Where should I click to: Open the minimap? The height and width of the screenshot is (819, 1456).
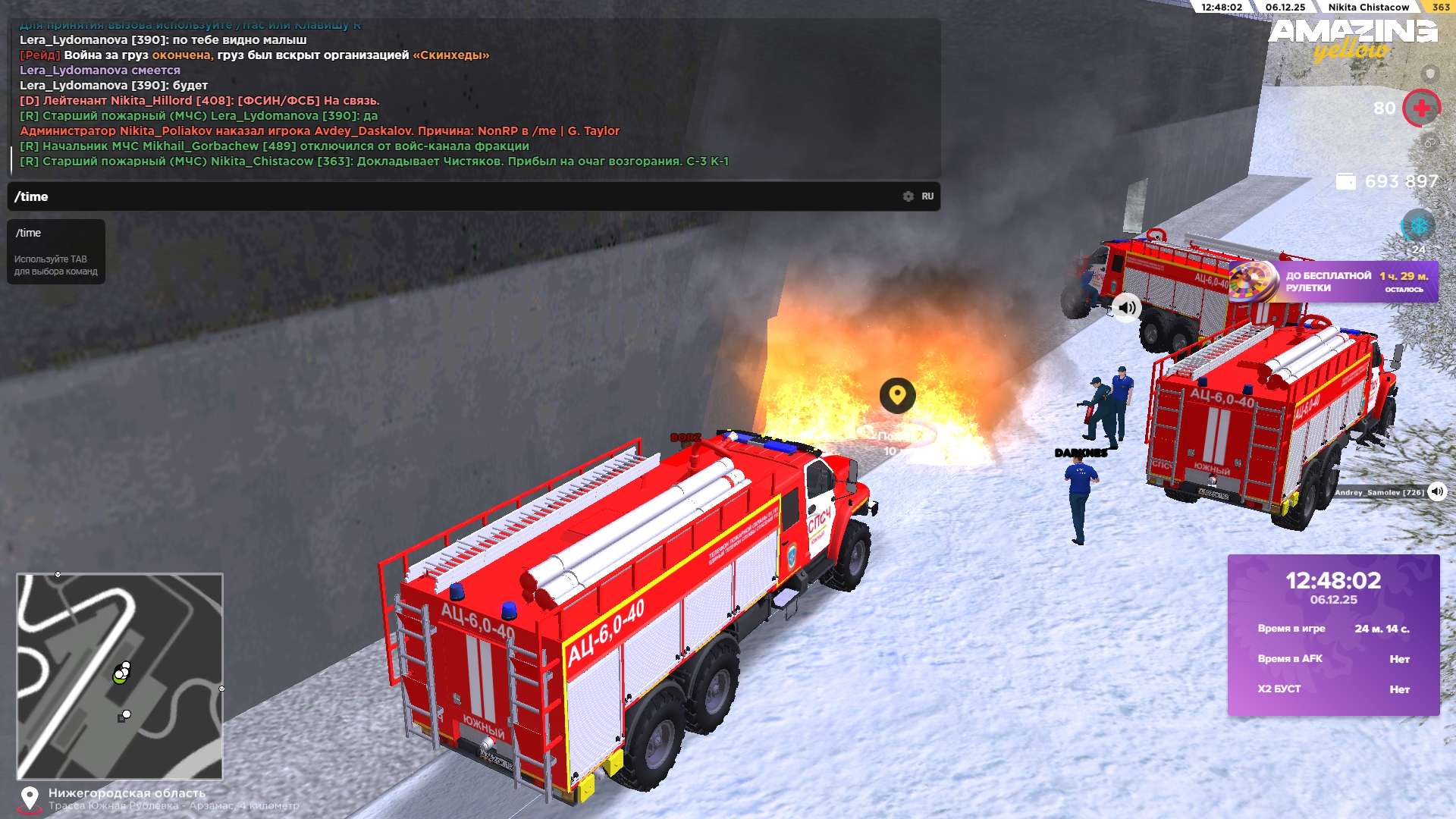[x=120, y=676]
